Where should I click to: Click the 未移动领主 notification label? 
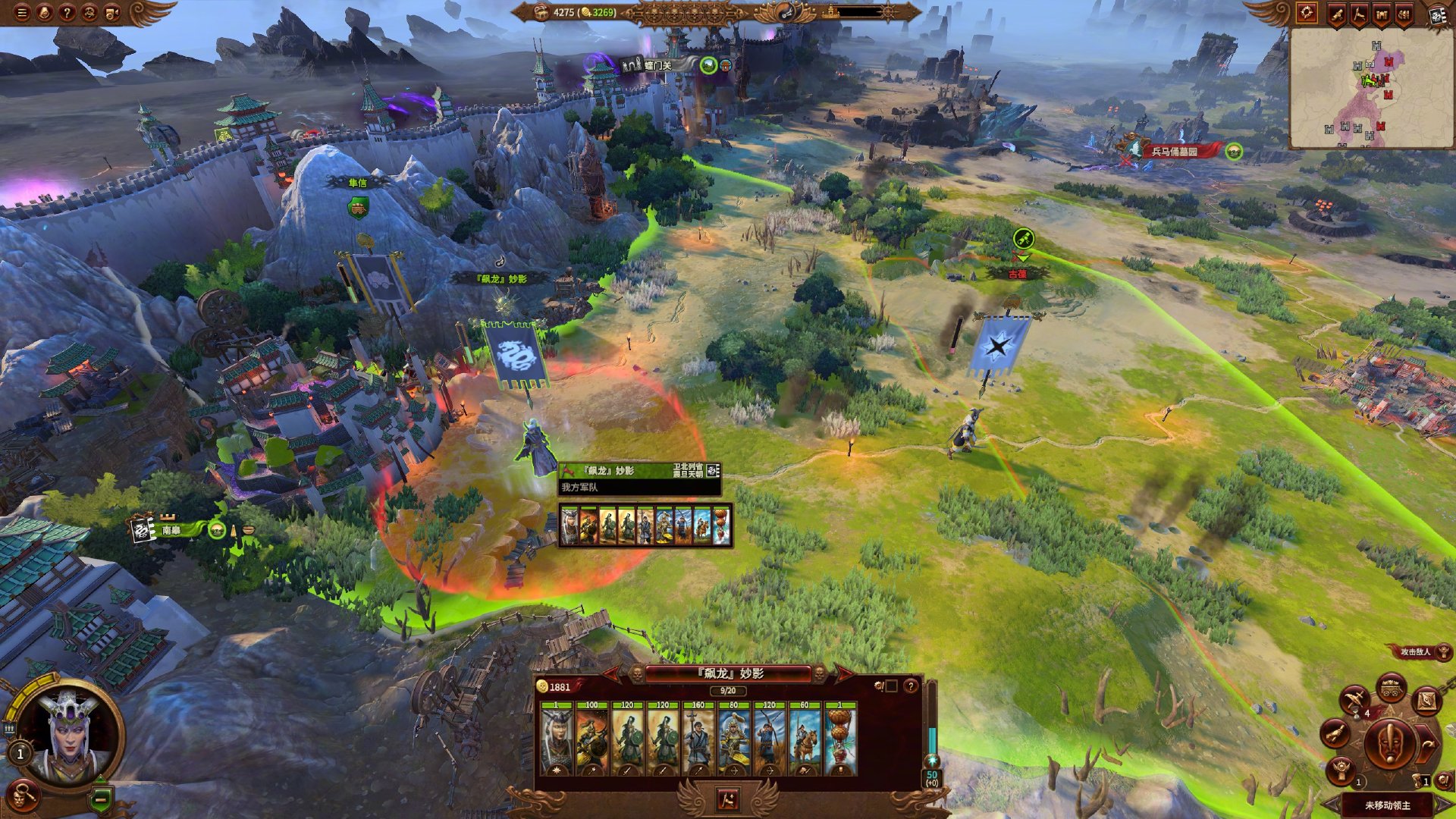pos(1388,805)
